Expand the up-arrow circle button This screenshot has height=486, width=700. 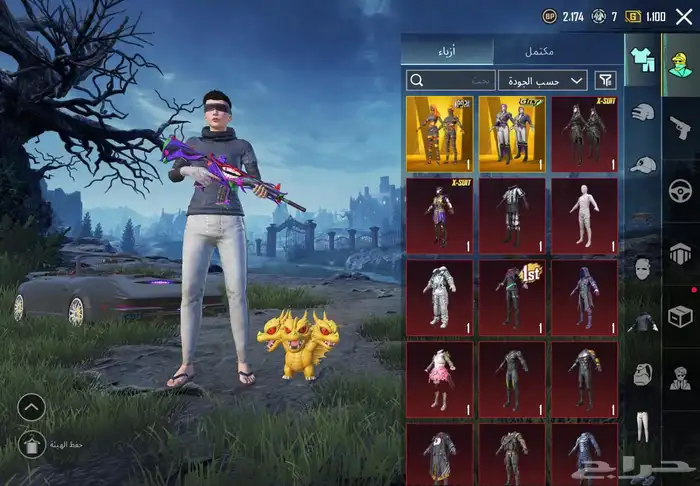31,407
